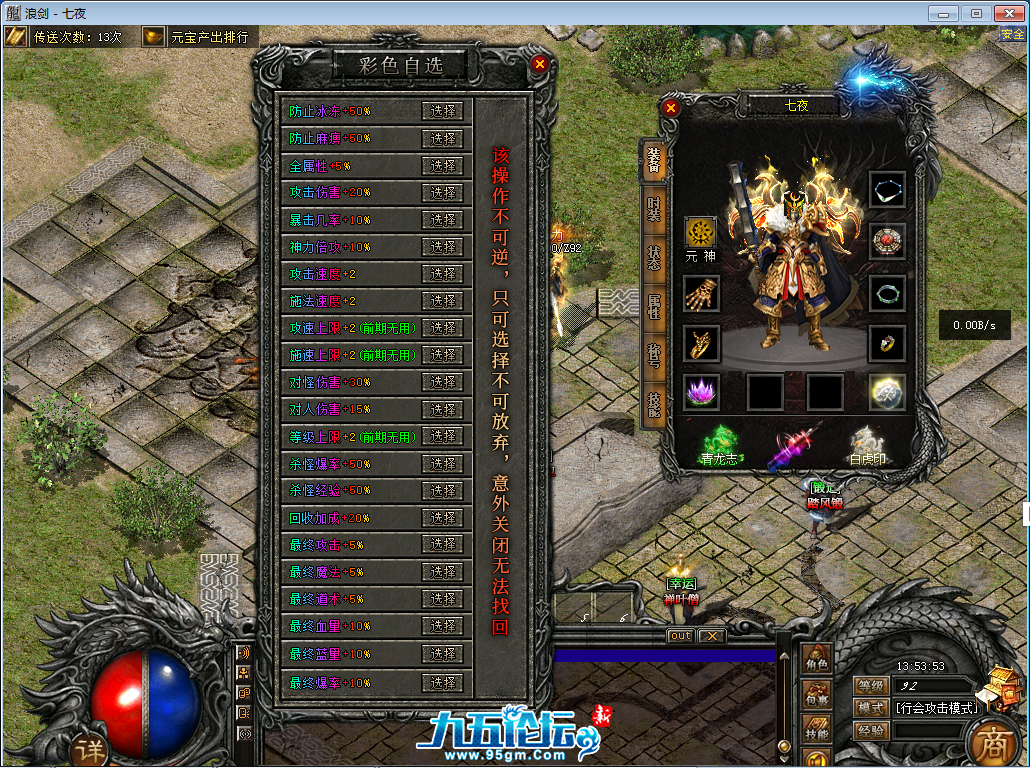The width and height of the screenshot is (1030, 768).
Task: Select the 全属性+5% bonus option
Action: tap(443, 166)
